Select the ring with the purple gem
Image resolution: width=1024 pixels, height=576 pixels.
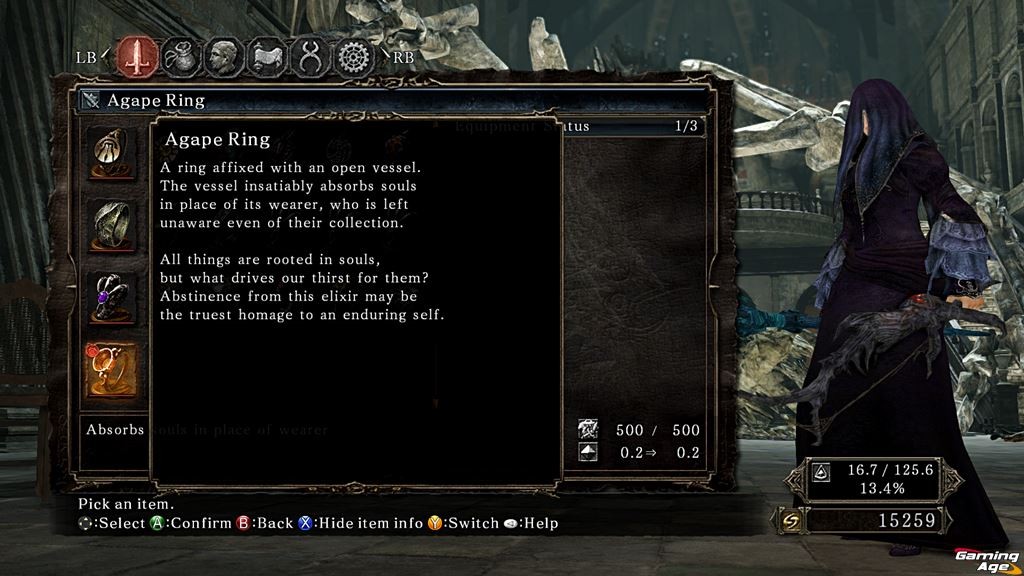click(110, 296)
